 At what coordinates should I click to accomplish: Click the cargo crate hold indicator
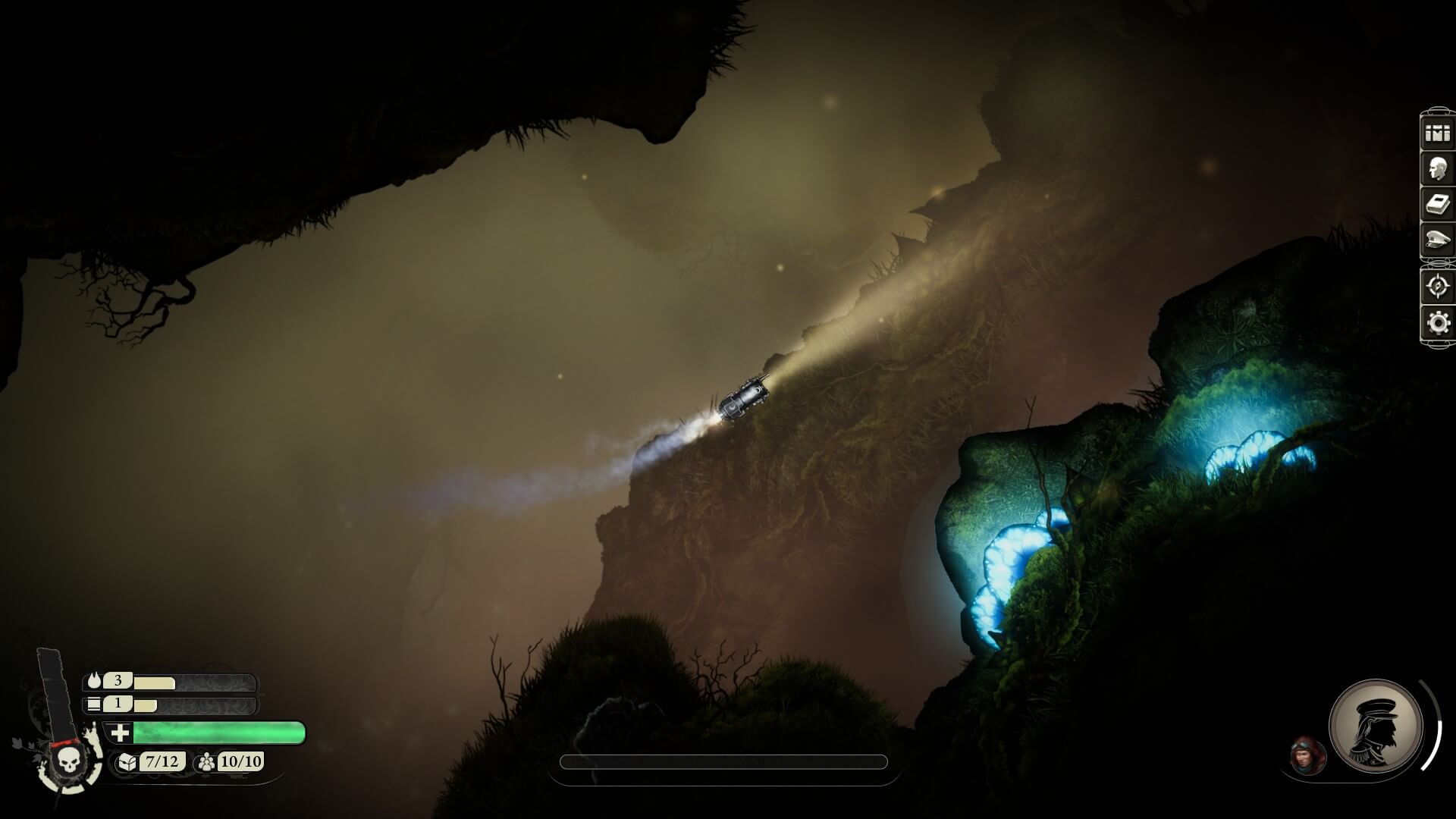click(x=127, y=761)
